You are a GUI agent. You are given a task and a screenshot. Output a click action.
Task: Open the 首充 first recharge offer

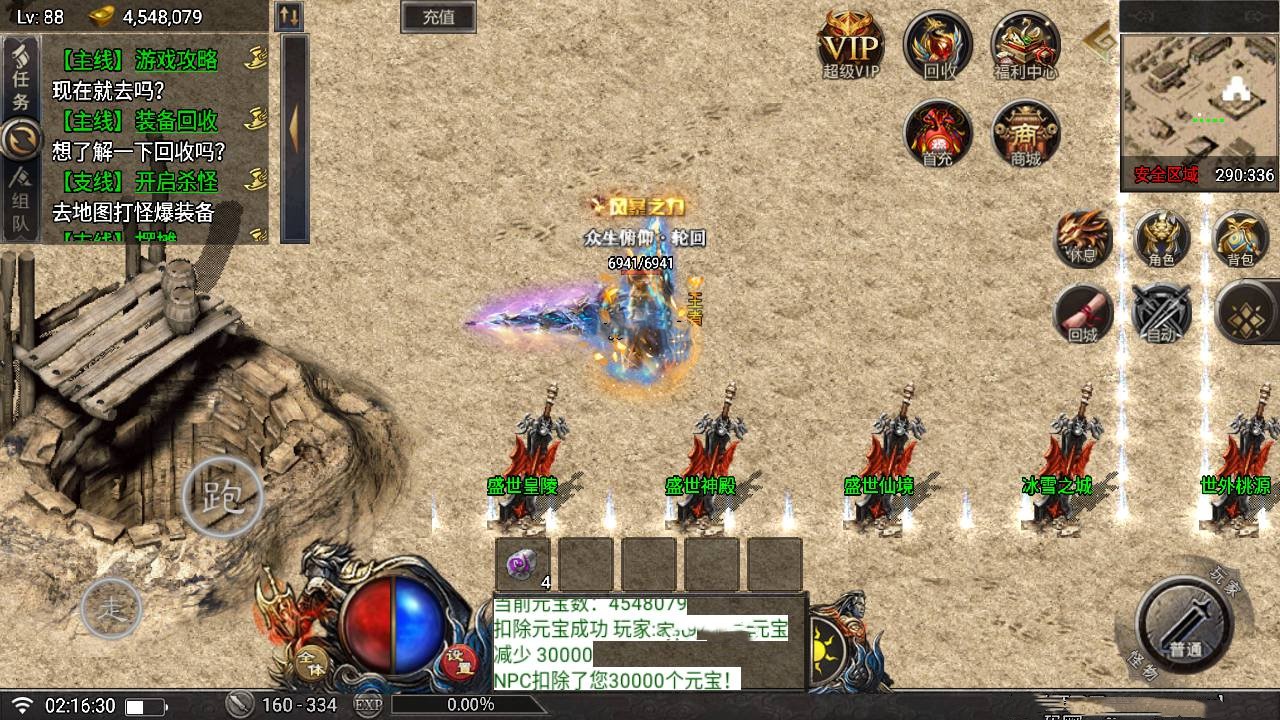tap(938, 133)
